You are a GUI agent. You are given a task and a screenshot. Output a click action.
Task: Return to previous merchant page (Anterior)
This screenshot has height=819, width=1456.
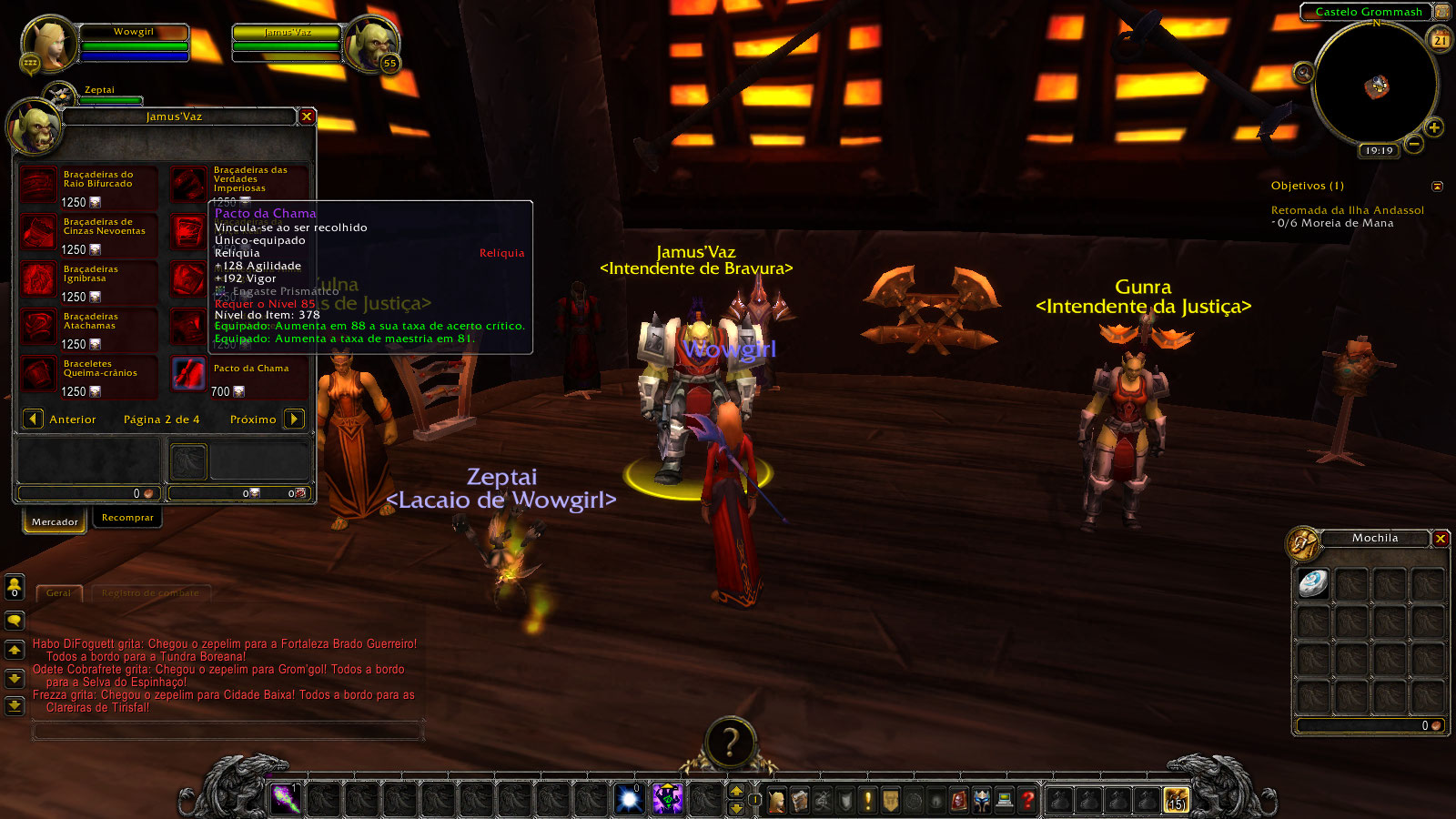point(33,419)
